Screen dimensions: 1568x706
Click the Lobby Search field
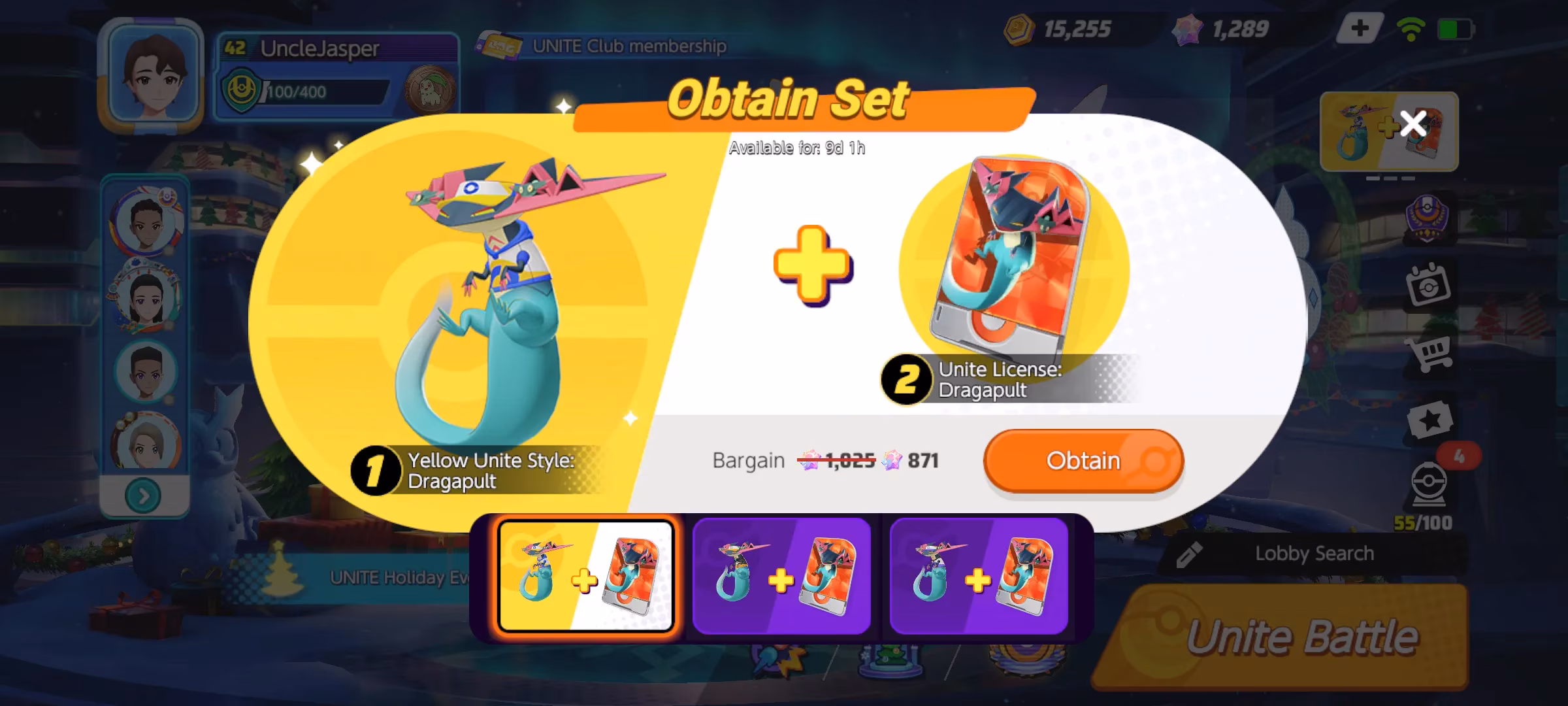pyautogui.click(x=1313, y=553)
